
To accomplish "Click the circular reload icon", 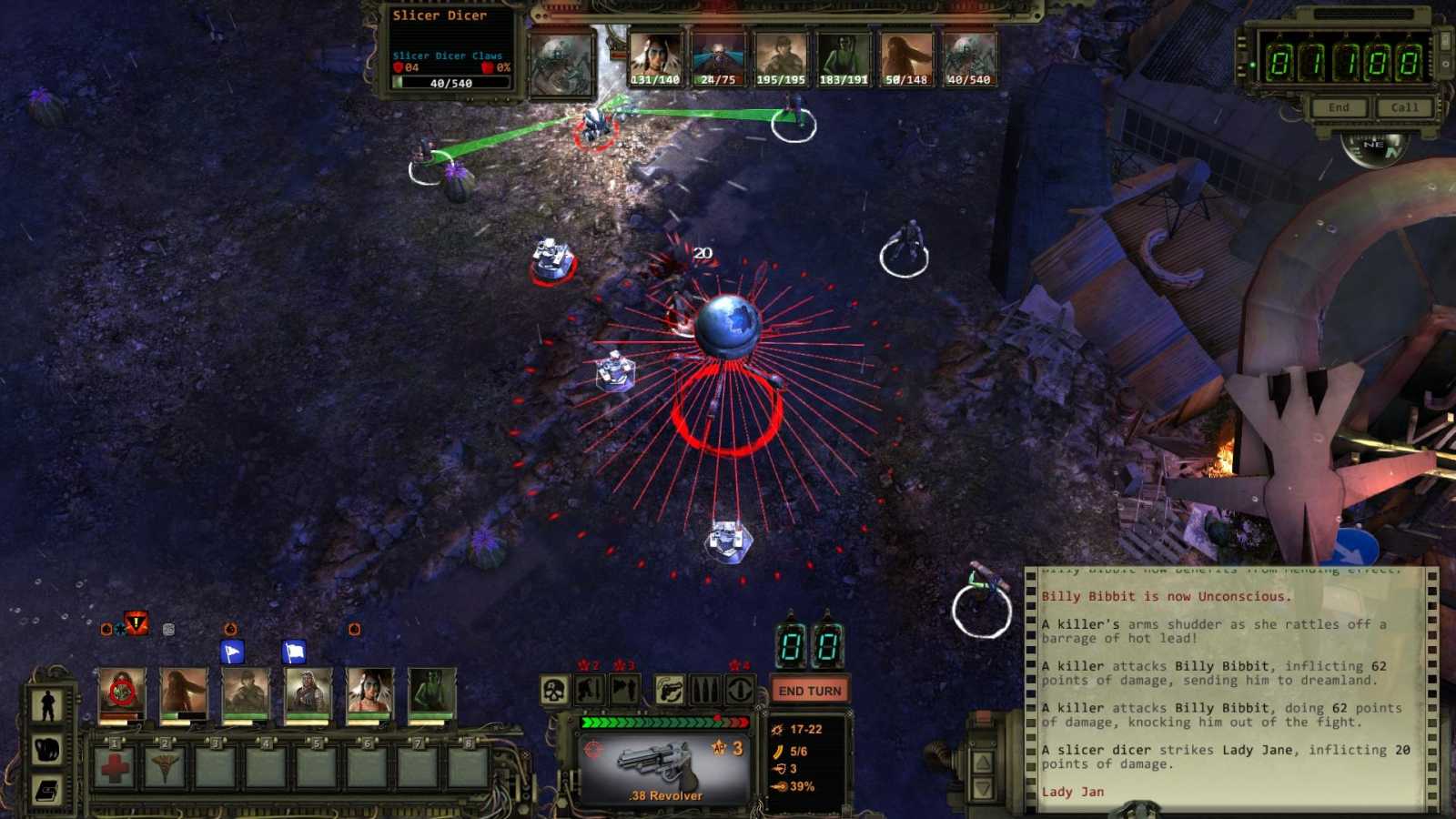I will click(738, 690).
